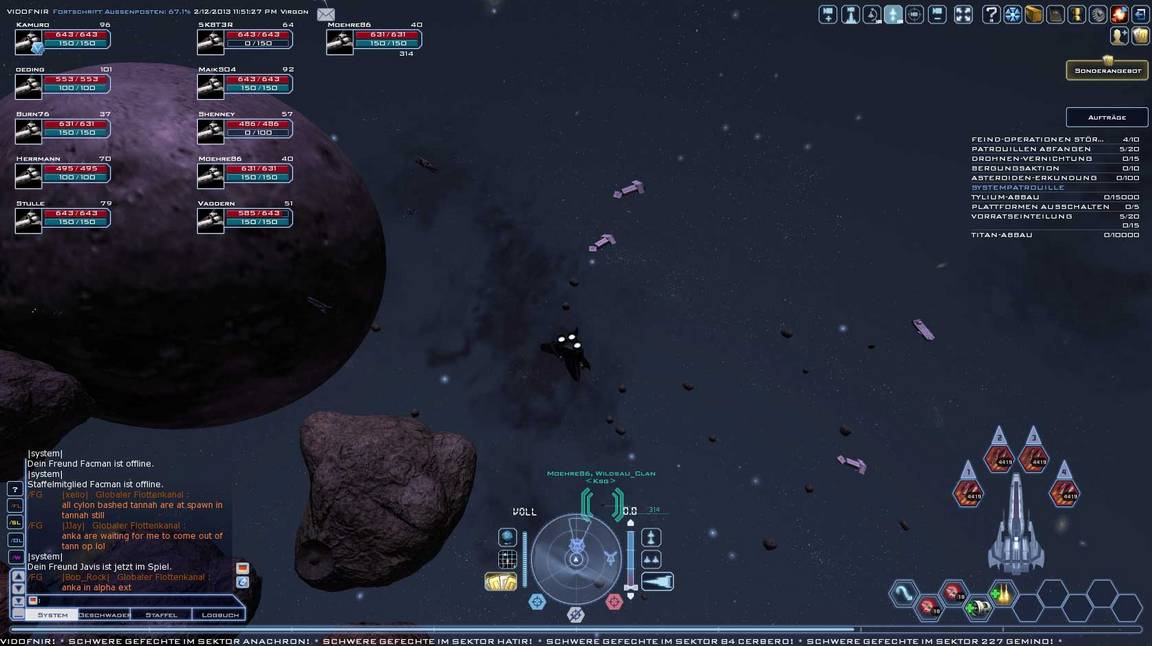Open the question mark help icon
The width and height of the screenshot is (1152, 646).
tap(991, 15)
